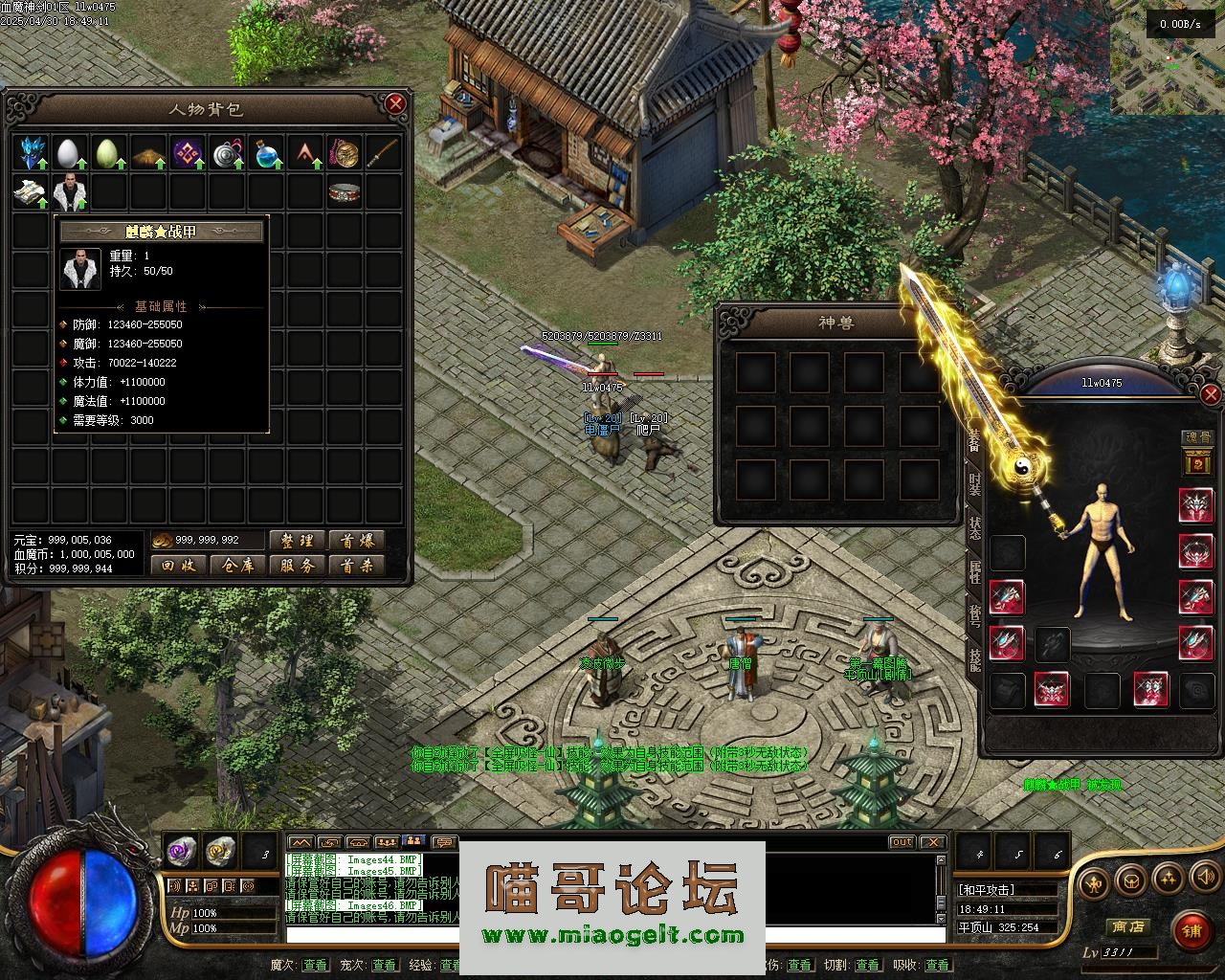Open the 首杀 first-kill panel
The image size is (1225, 980).
pyautogui.click(x=356, y=566)
